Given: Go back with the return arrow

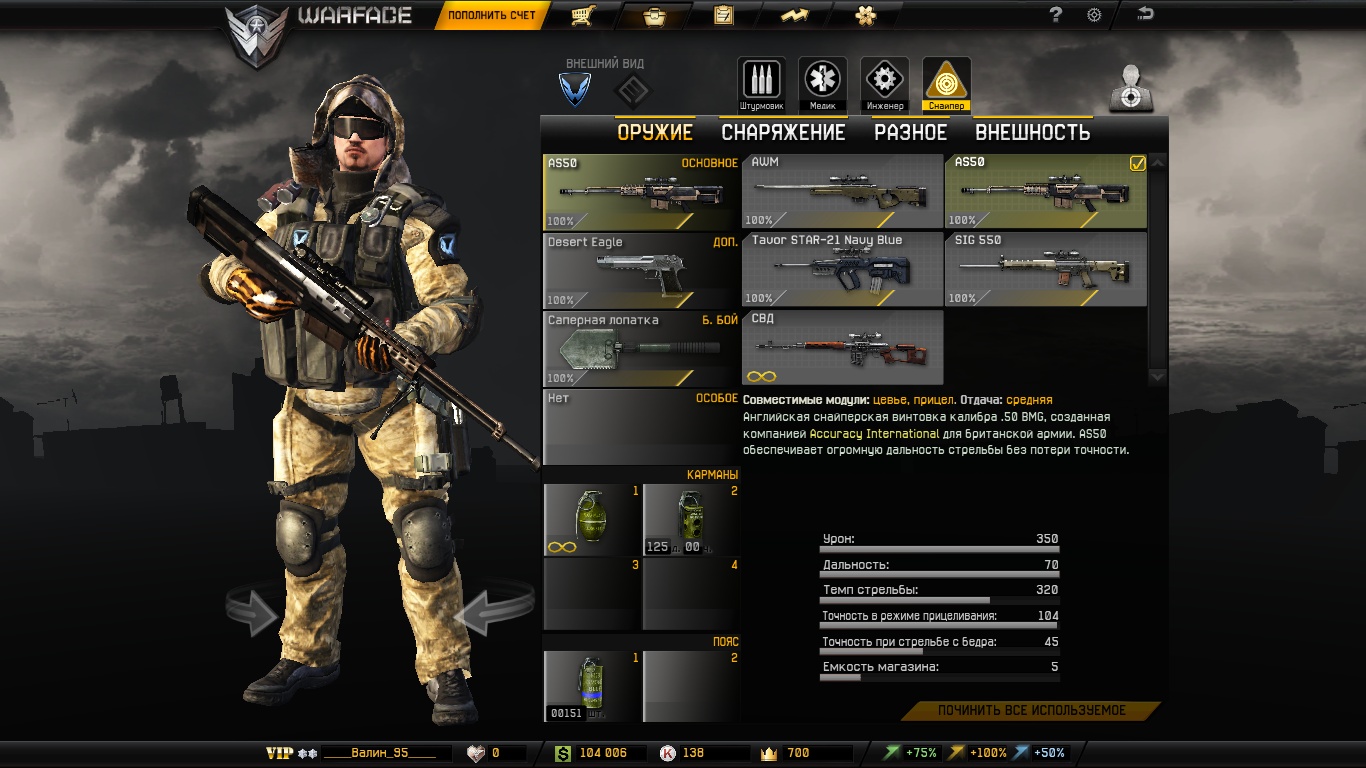Looking at the screenshot, I should click(1146, 14).
